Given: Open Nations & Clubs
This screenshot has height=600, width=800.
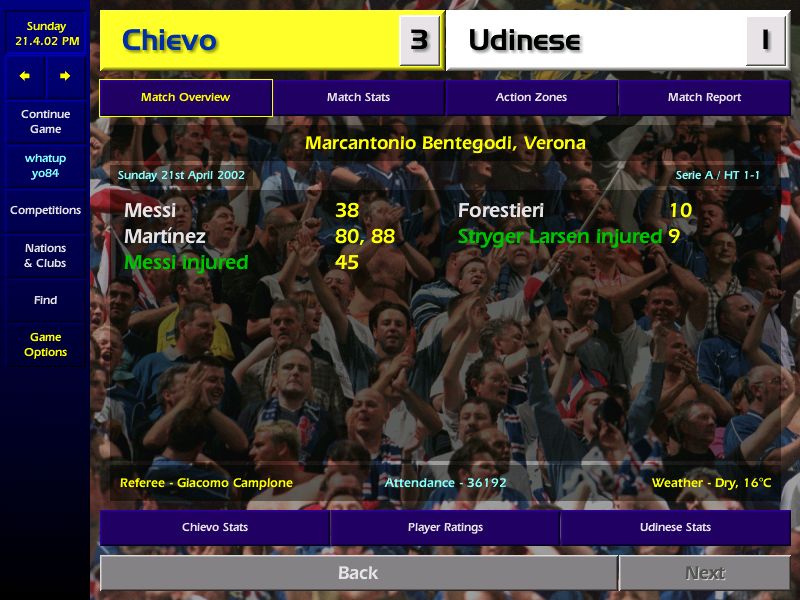Looking at the screenshot, I should point(45,255).
